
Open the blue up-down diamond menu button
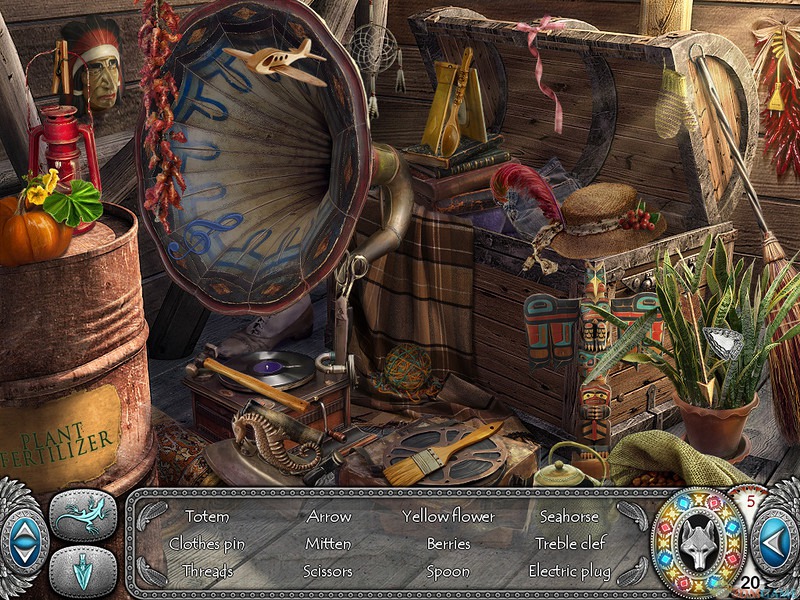pos(22,543)
